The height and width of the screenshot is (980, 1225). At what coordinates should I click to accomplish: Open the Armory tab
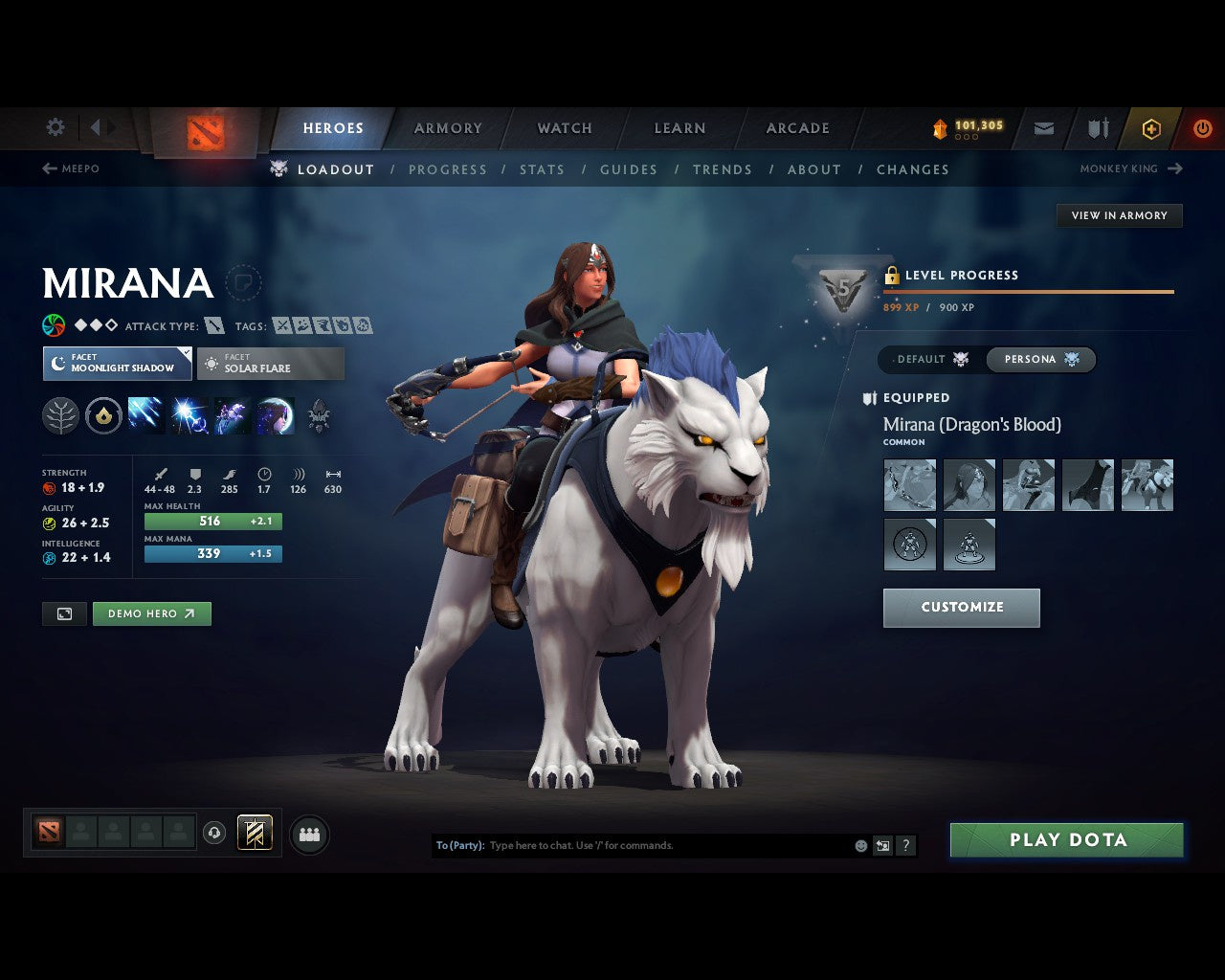pyautogui.click(x=448, y=128)
